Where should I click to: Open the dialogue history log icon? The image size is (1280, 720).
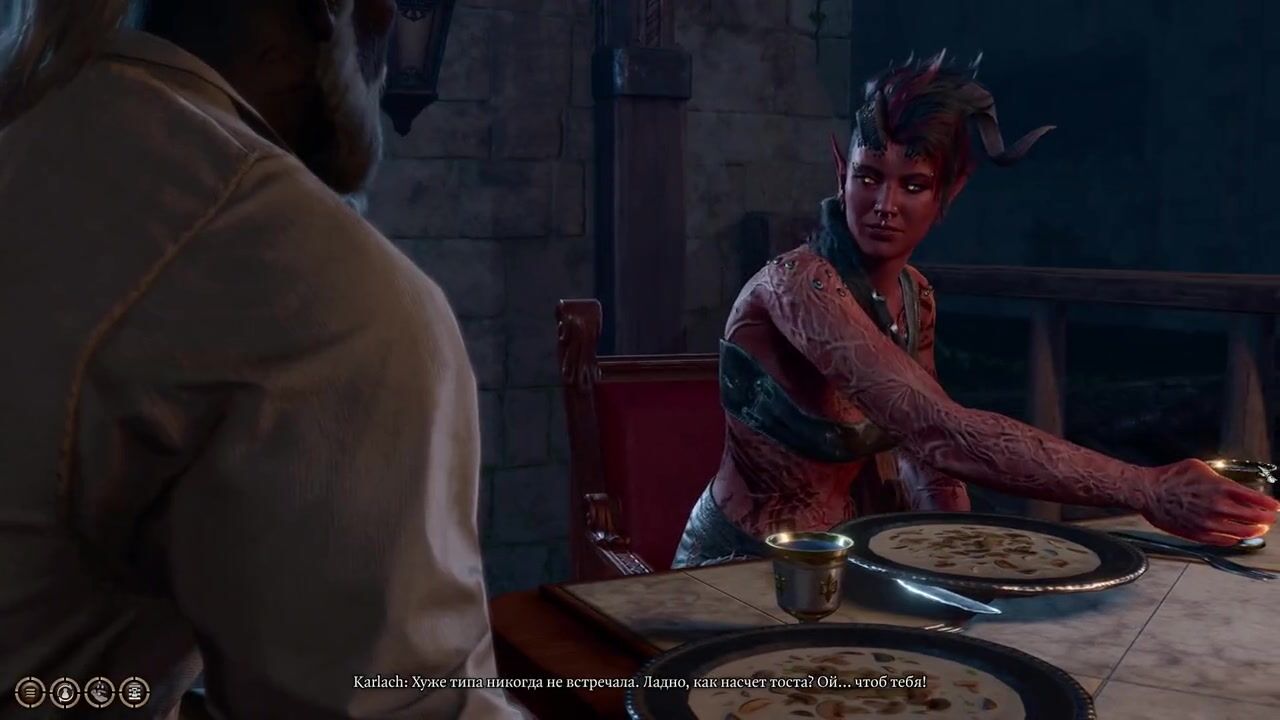pyautogui.click(x=135, y=692)
